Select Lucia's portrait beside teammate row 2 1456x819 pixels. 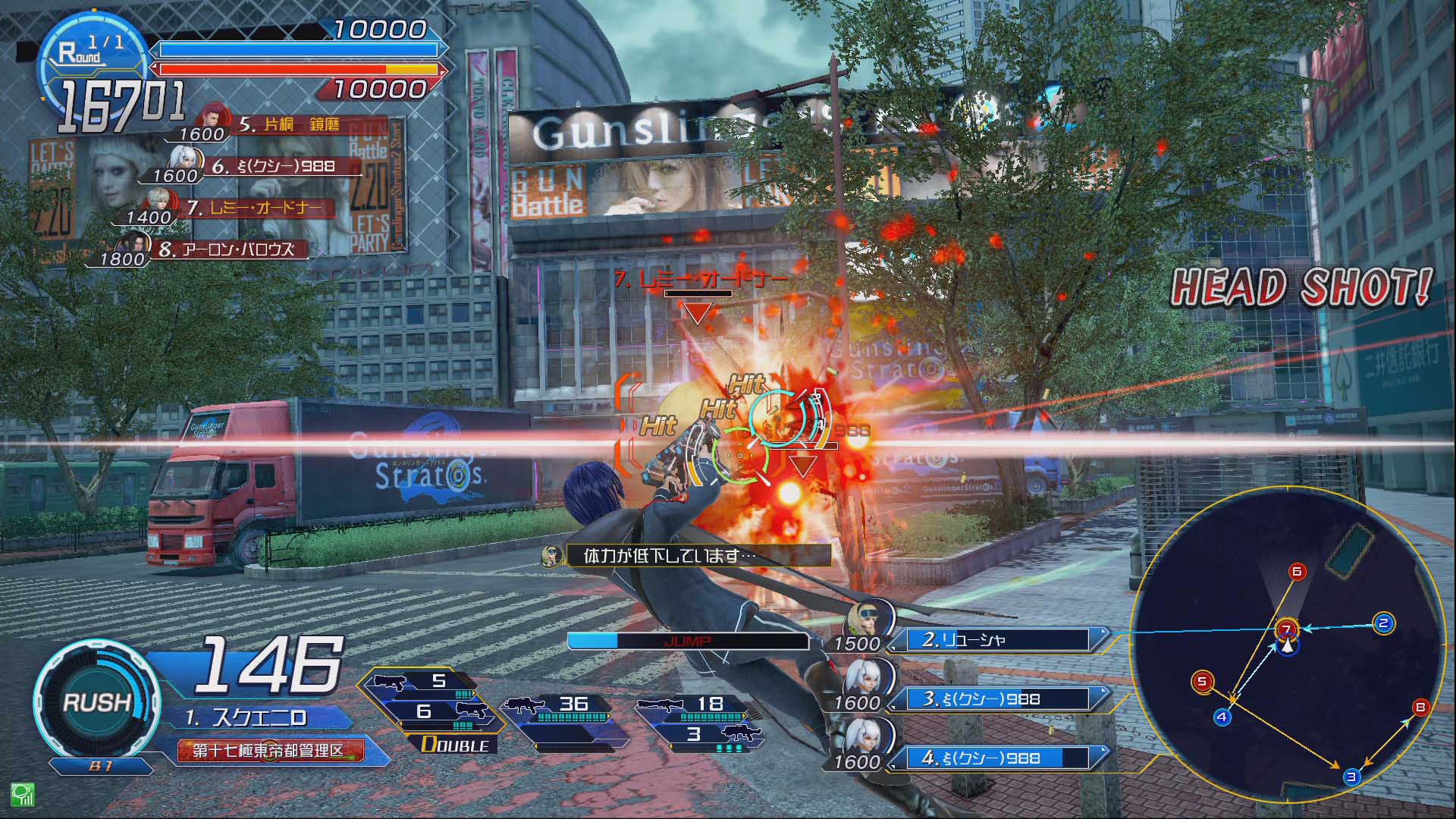coord(868,622)
